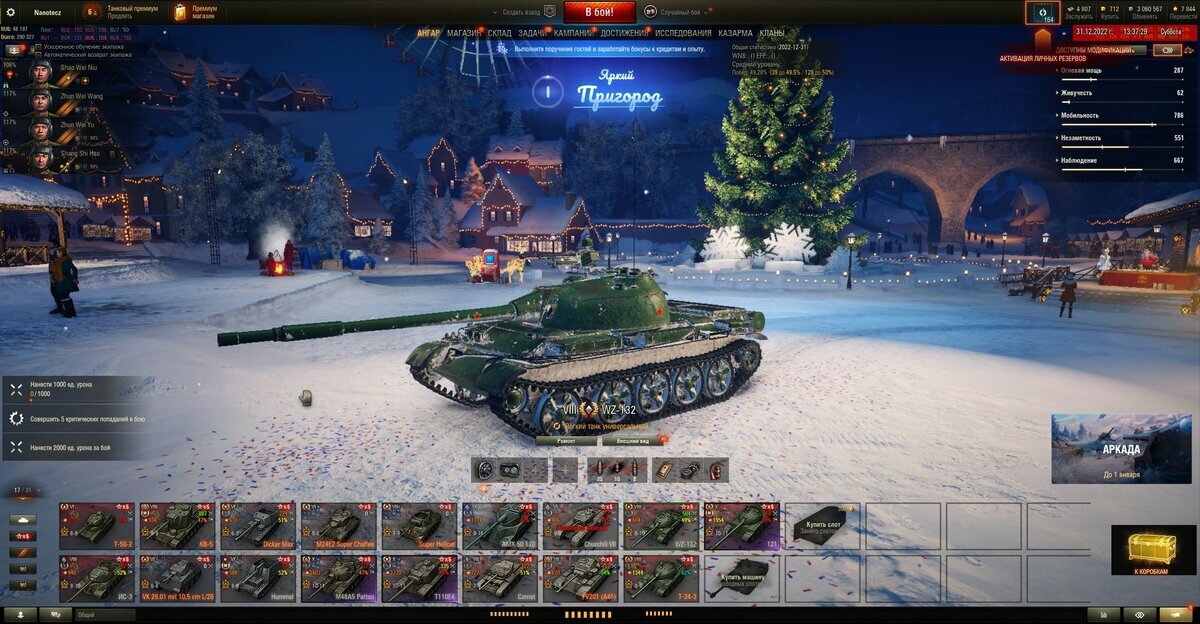Open the «Достижения» tab

point(623,33)
